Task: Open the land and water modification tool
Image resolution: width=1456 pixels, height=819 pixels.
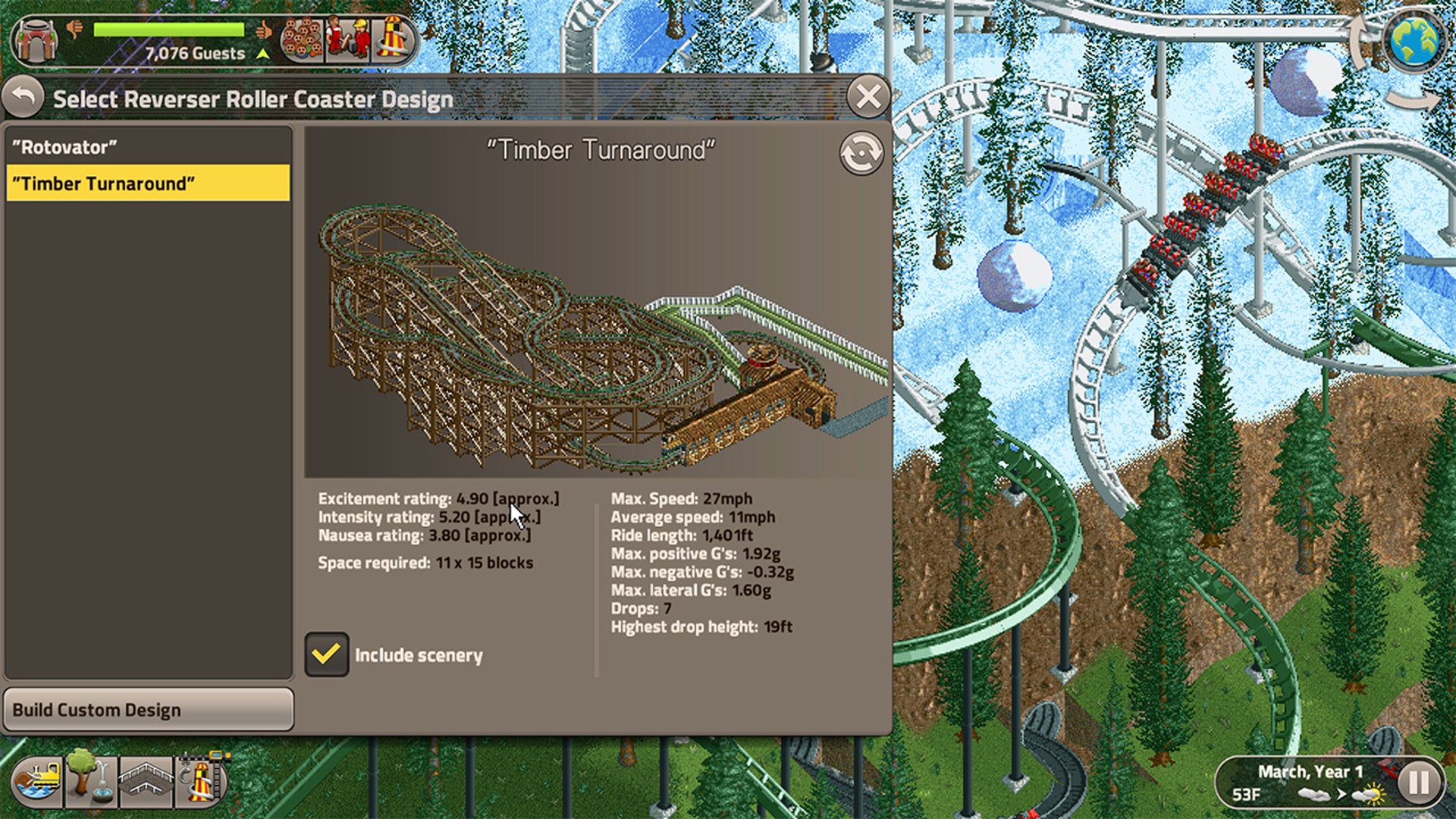Action: (36, 783)
